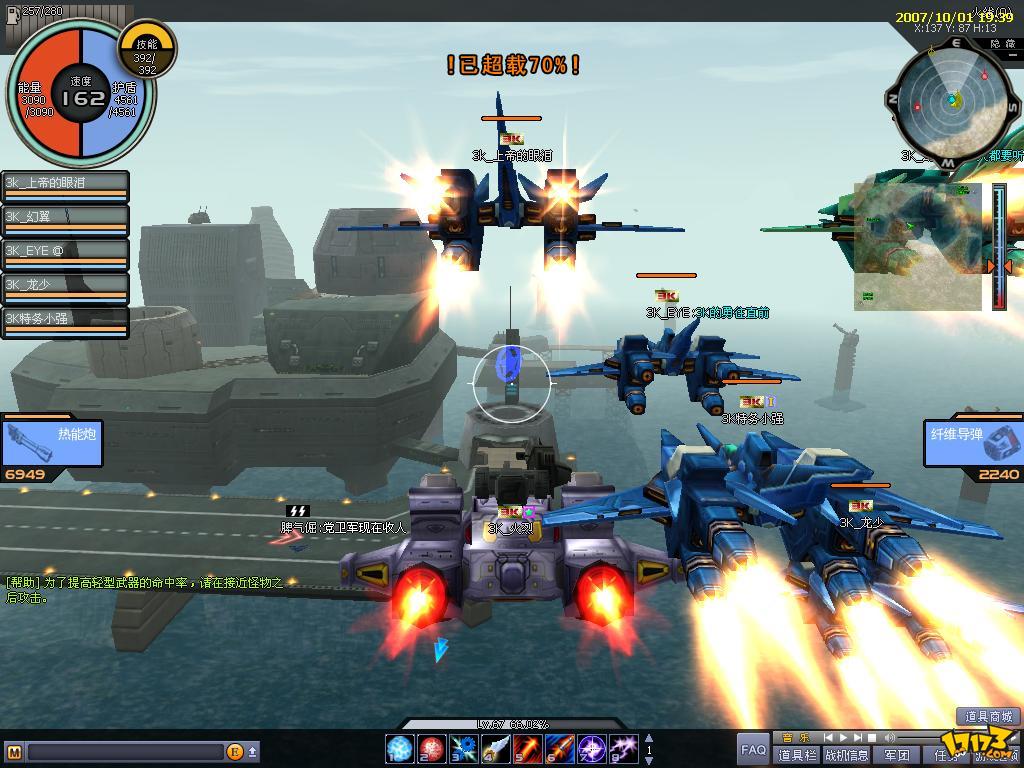Click the M button beside chat box

point(14,751)
